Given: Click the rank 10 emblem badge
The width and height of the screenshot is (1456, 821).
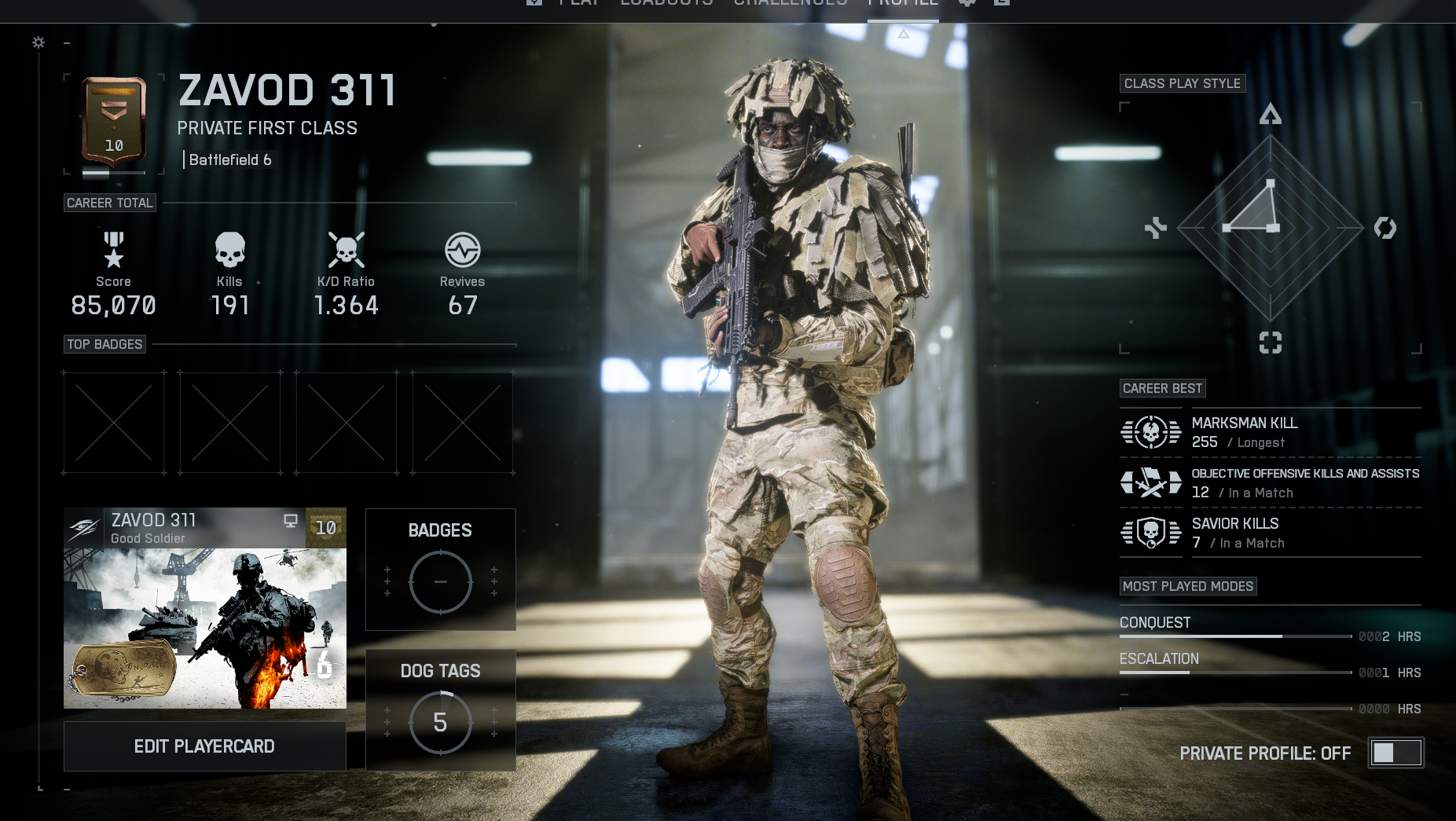Looking at the screenshot, I should coord(114,122).
